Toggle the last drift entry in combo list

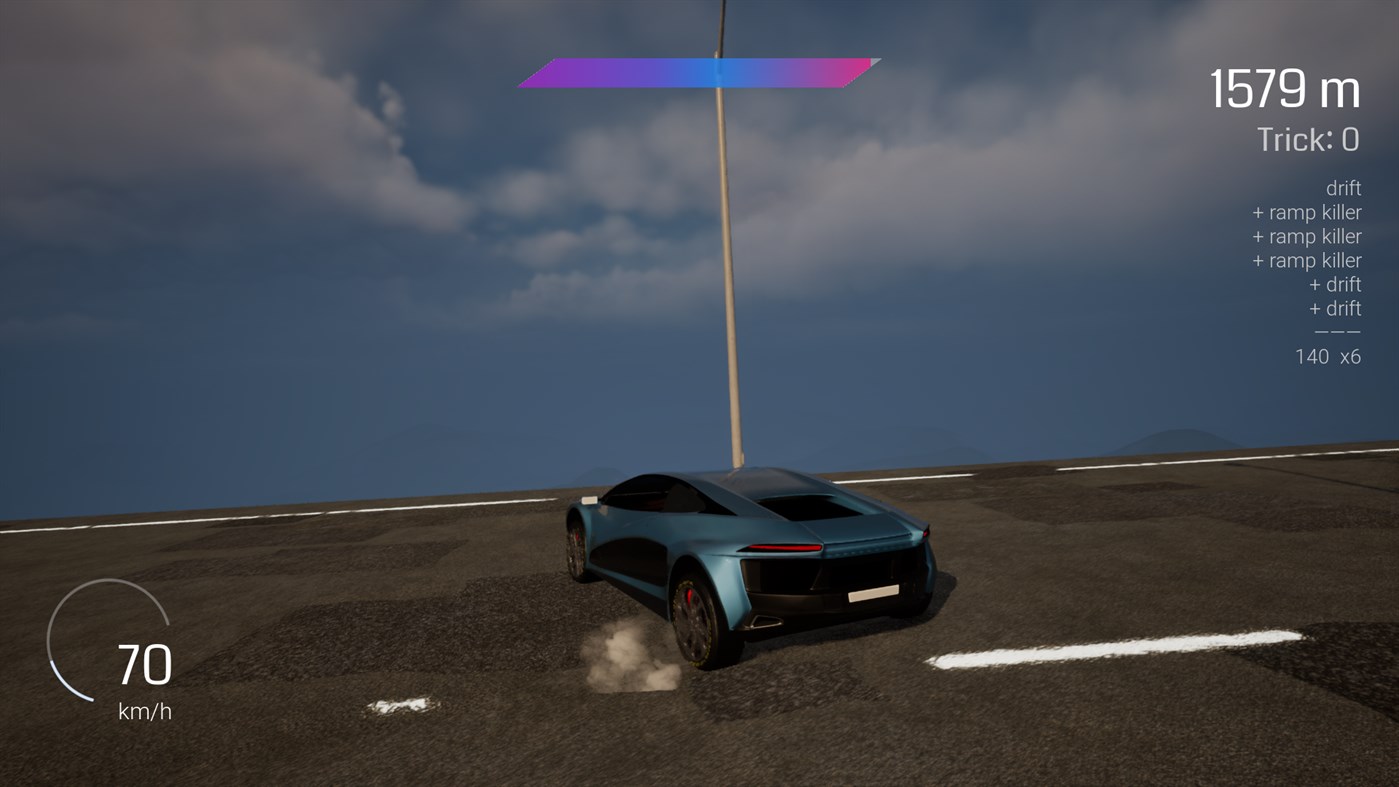[1337, 308]
